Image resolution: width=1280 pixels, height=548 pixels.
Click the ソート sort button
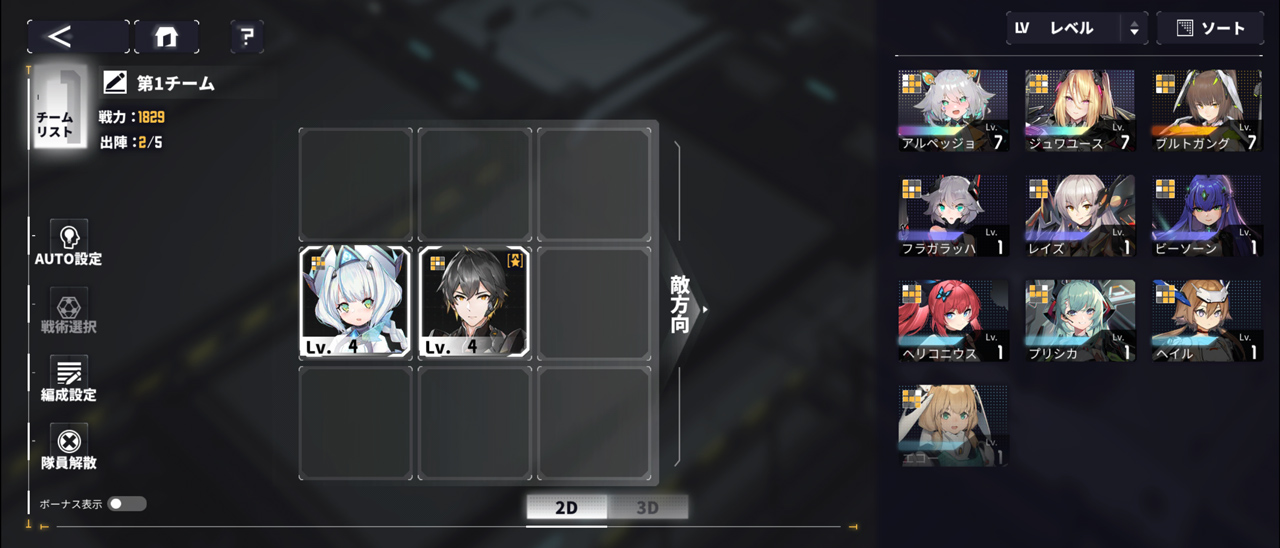pyautogui.click(x=1210, y=28)
